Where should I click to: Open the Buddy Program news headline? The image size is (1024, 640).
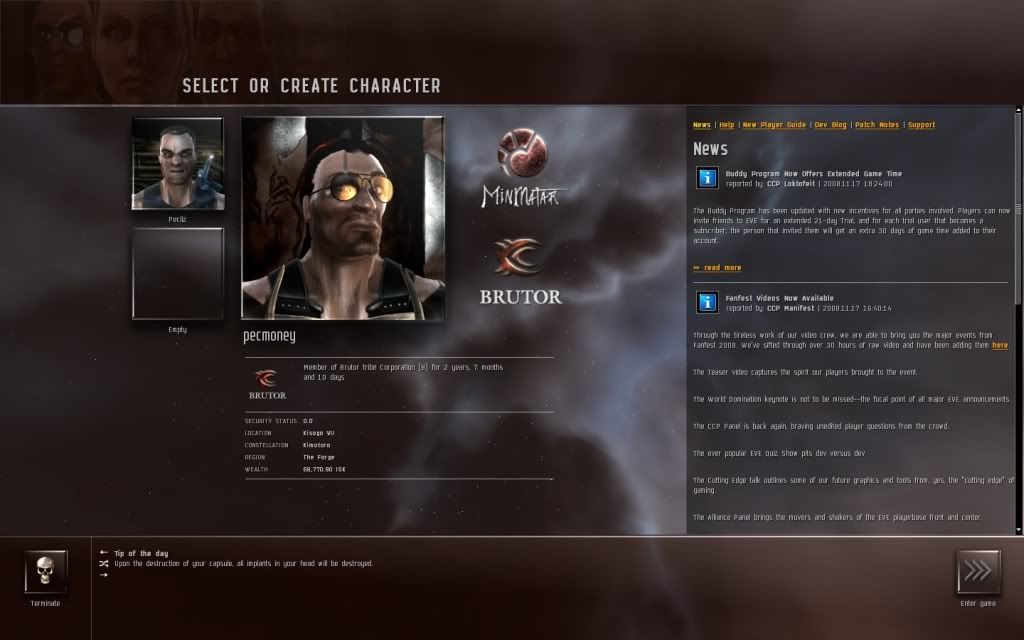[813, 174]
